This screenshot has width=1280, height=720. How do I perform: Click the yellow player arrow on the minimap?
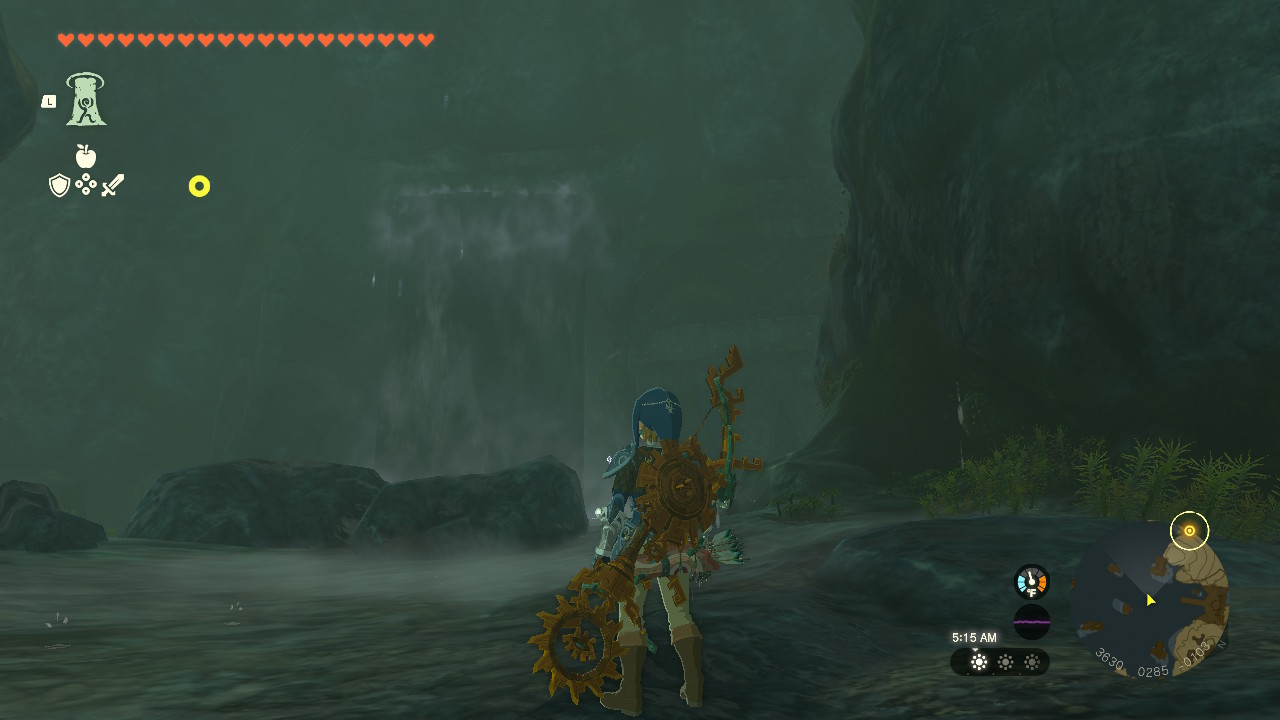pos(1150,600)
